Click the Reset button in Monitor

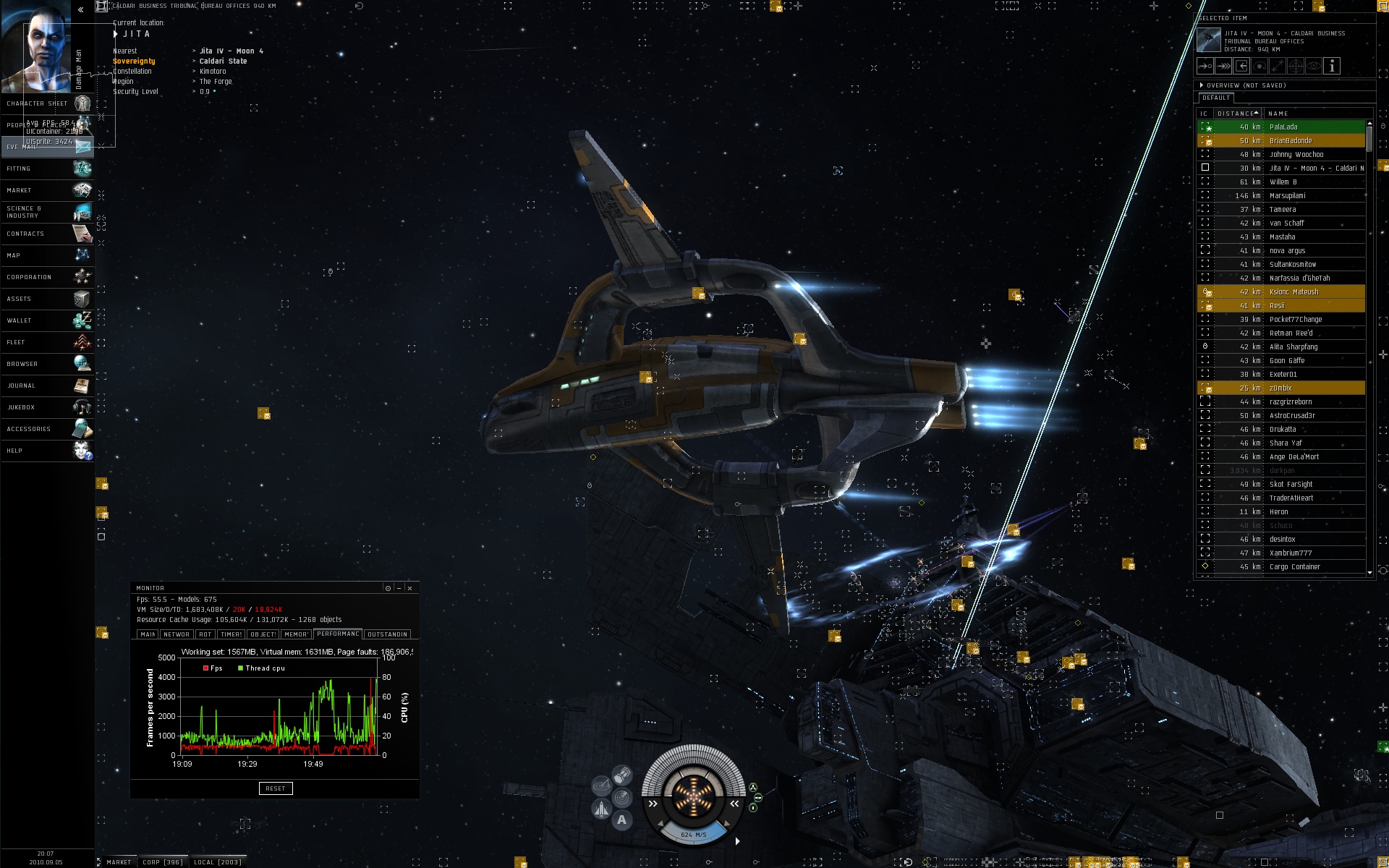pyautogui.click(x=276, y=788)
